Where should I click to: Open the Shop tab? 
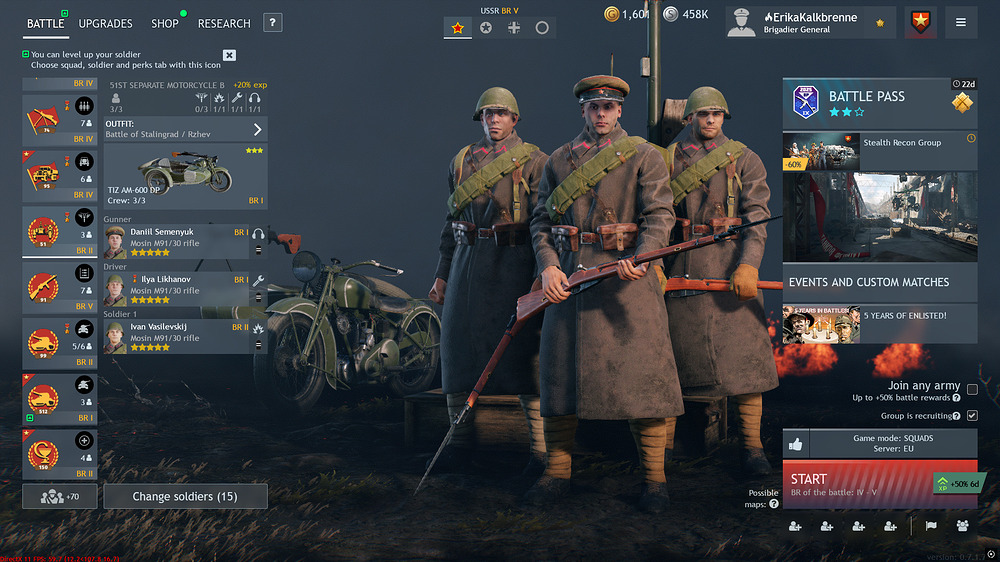(165, 23)
